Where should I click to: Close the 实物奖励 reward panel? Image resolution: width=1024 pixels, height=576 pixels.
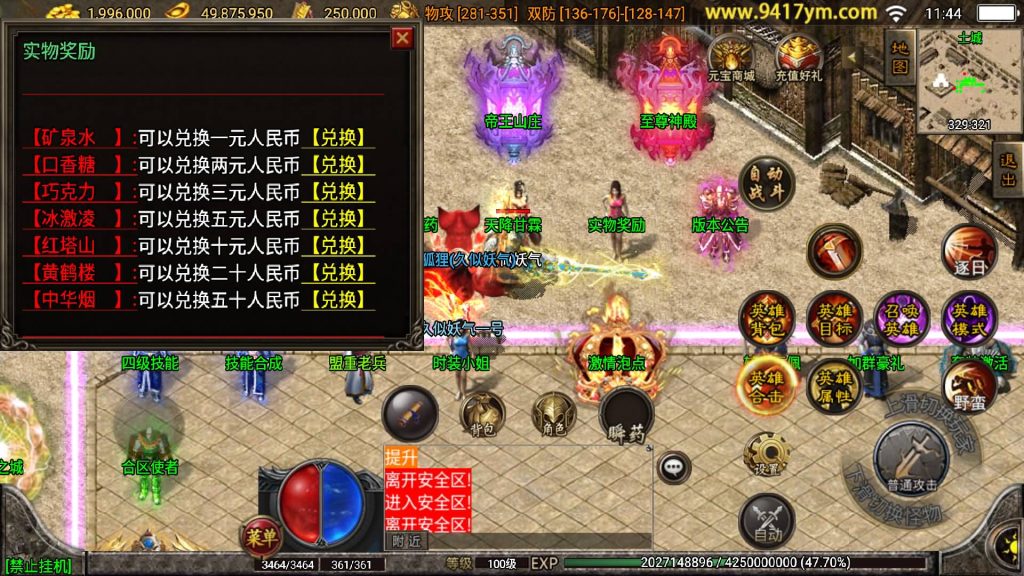(x=402, y=38)
